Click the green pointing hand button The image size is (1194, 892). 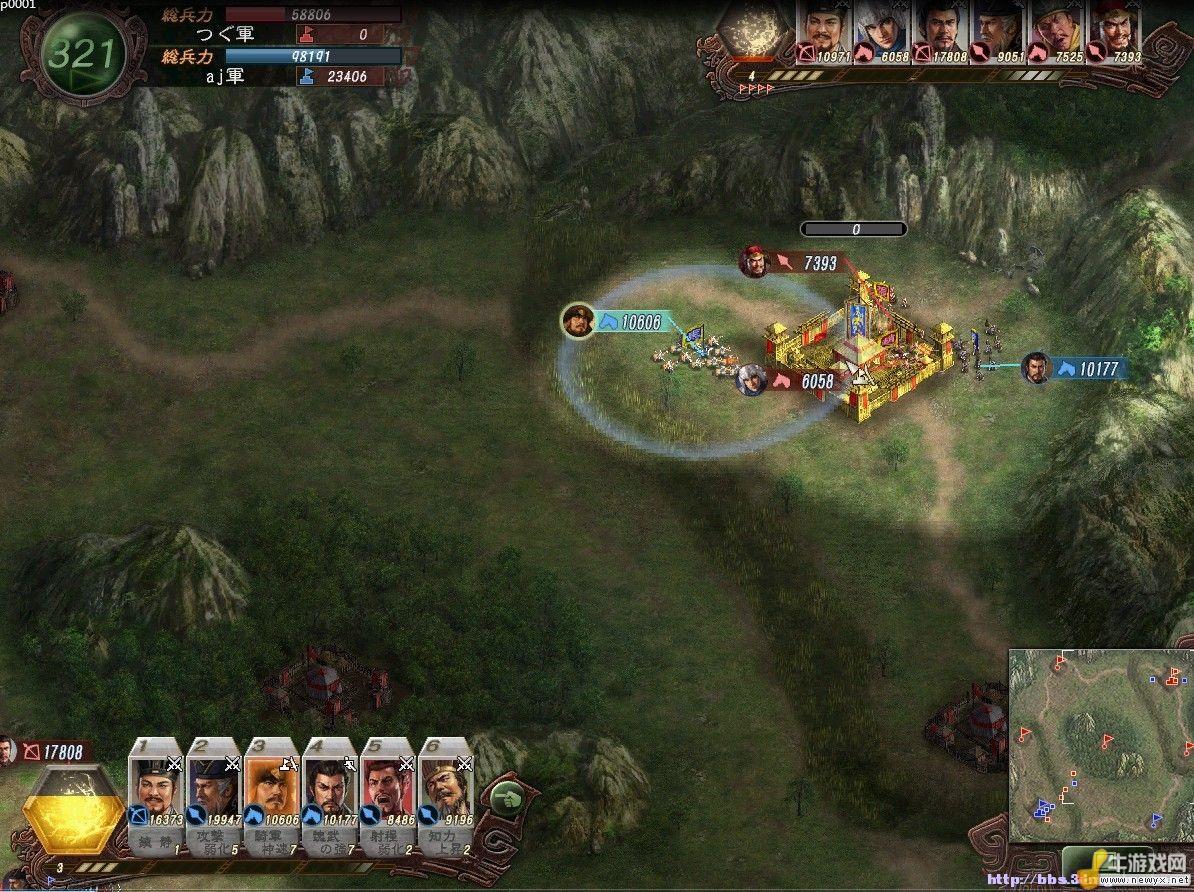point(509,797)
